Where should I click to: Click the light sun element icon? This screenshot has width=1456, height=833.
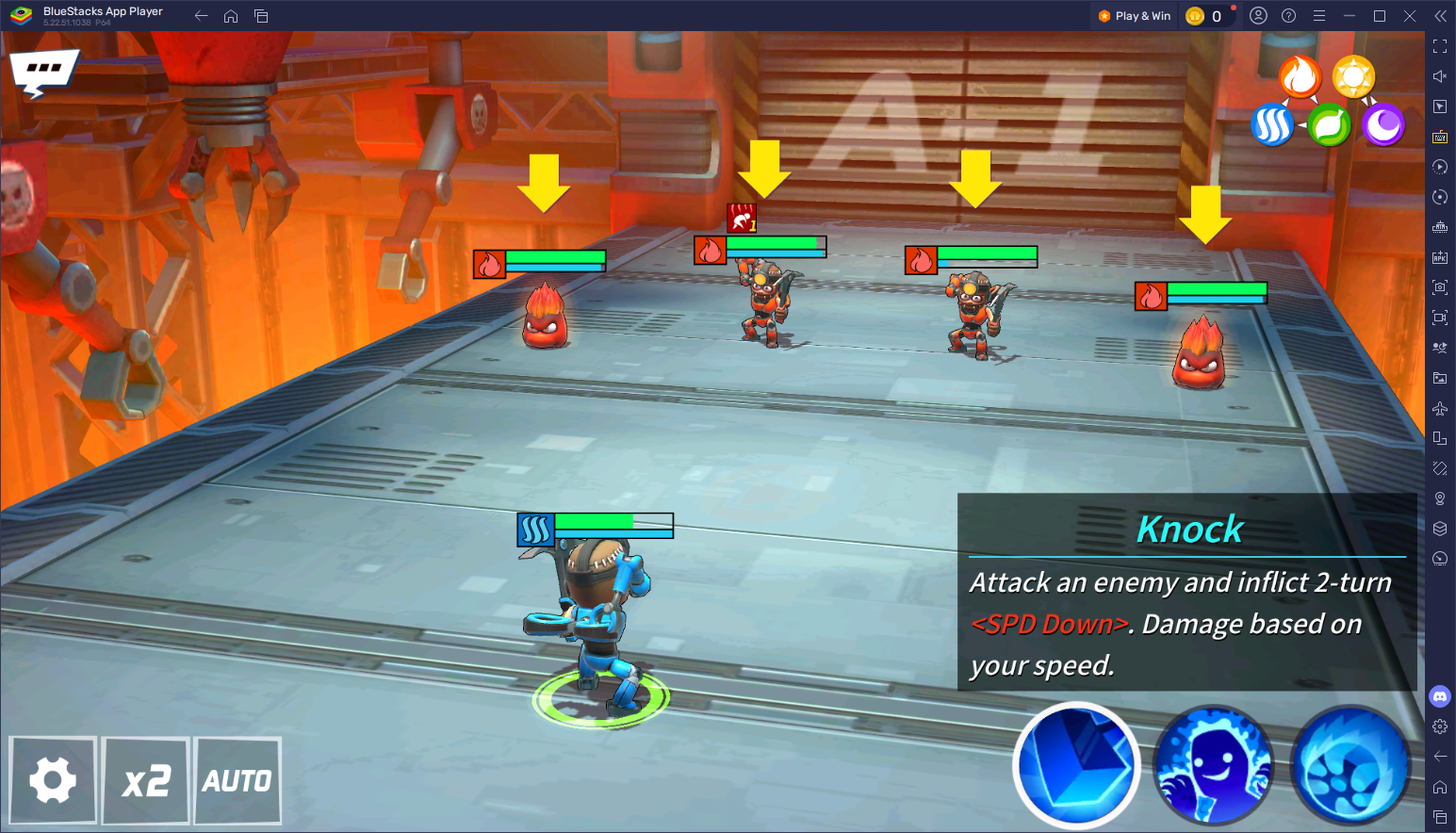[x=1354, y=77]
